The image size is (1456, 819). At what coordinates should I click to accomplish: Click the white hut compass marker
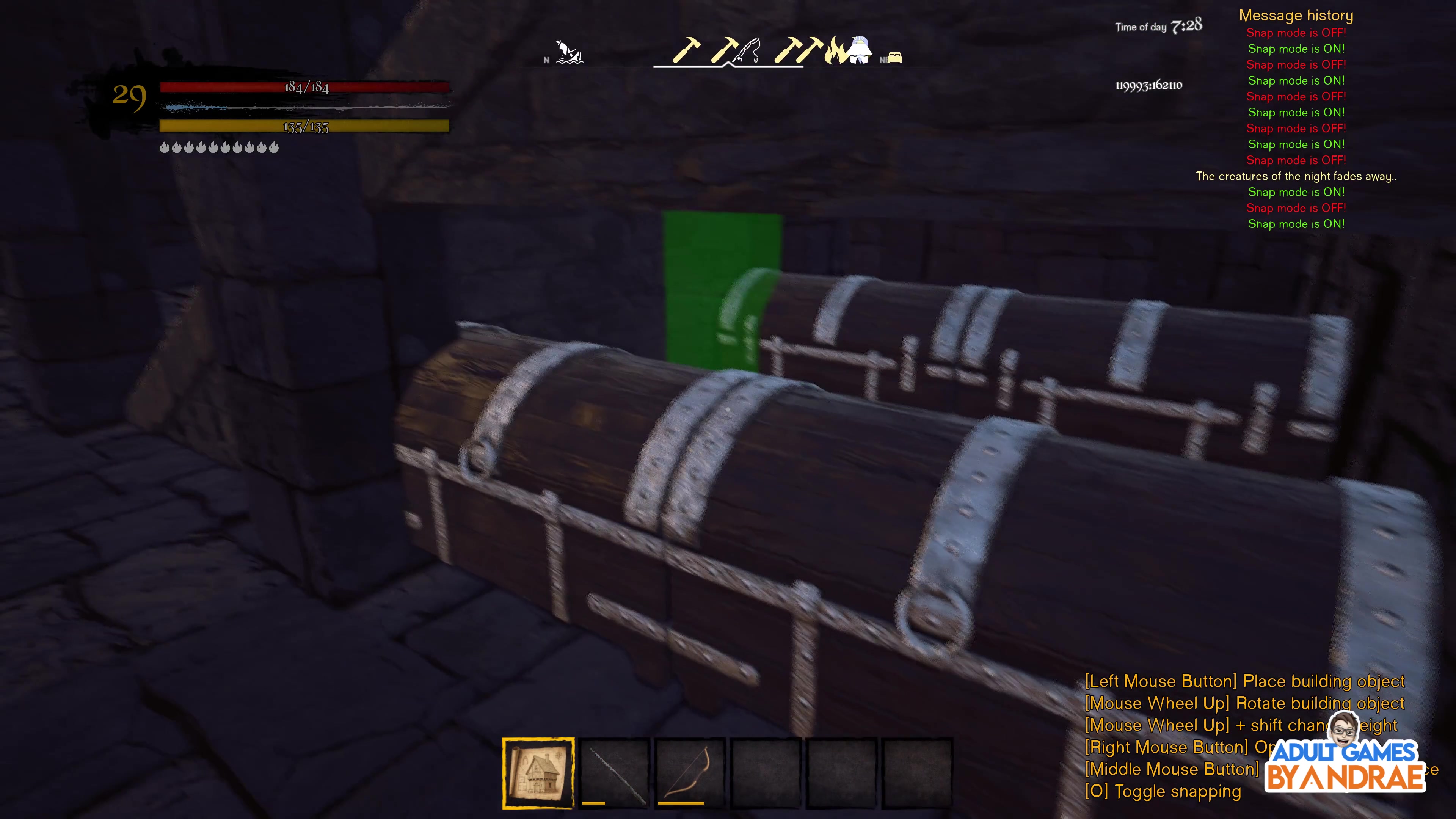click(860, 50)
